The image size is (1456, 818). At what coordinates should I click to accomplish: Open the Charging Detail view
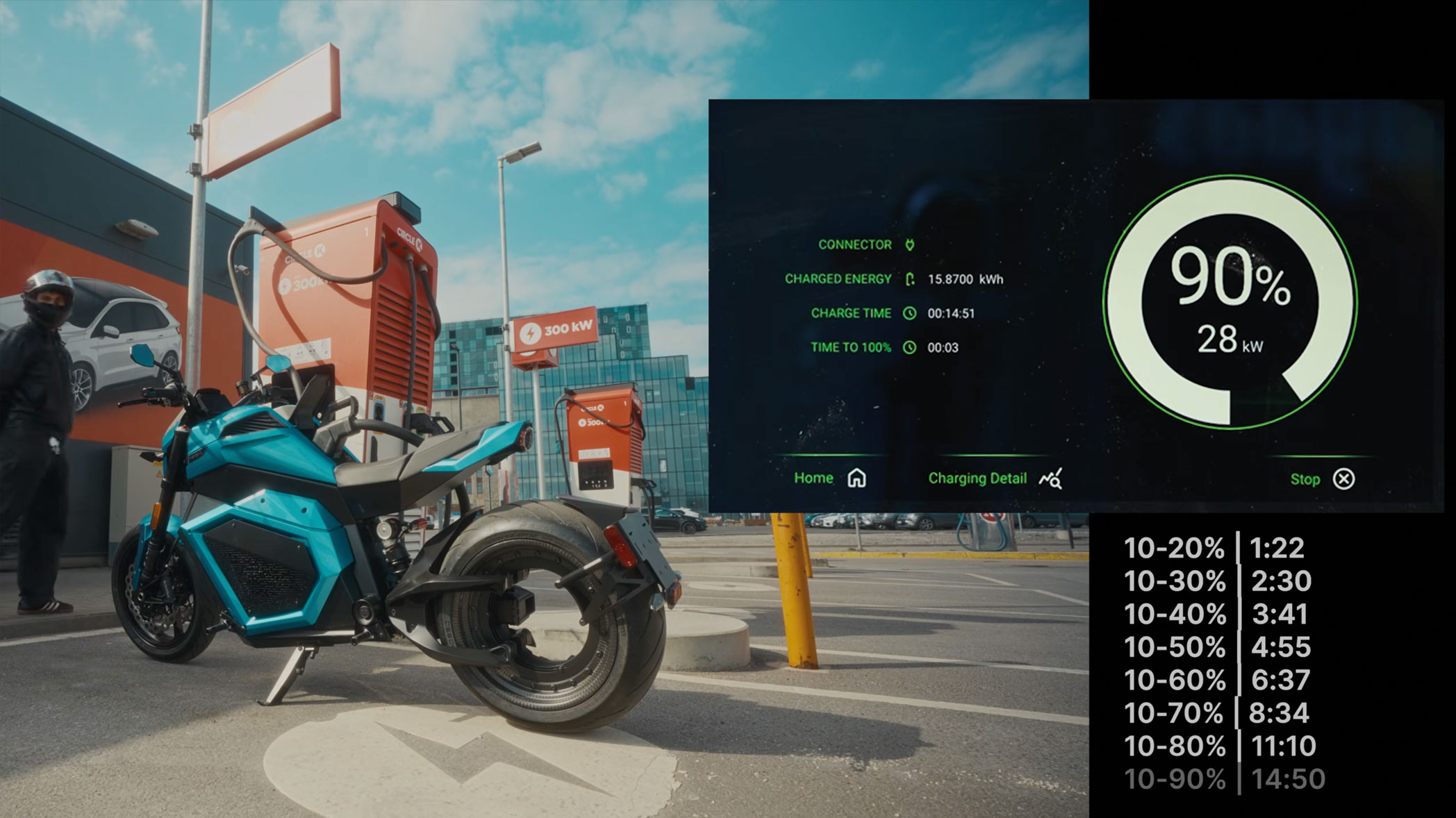coord(994,478)
